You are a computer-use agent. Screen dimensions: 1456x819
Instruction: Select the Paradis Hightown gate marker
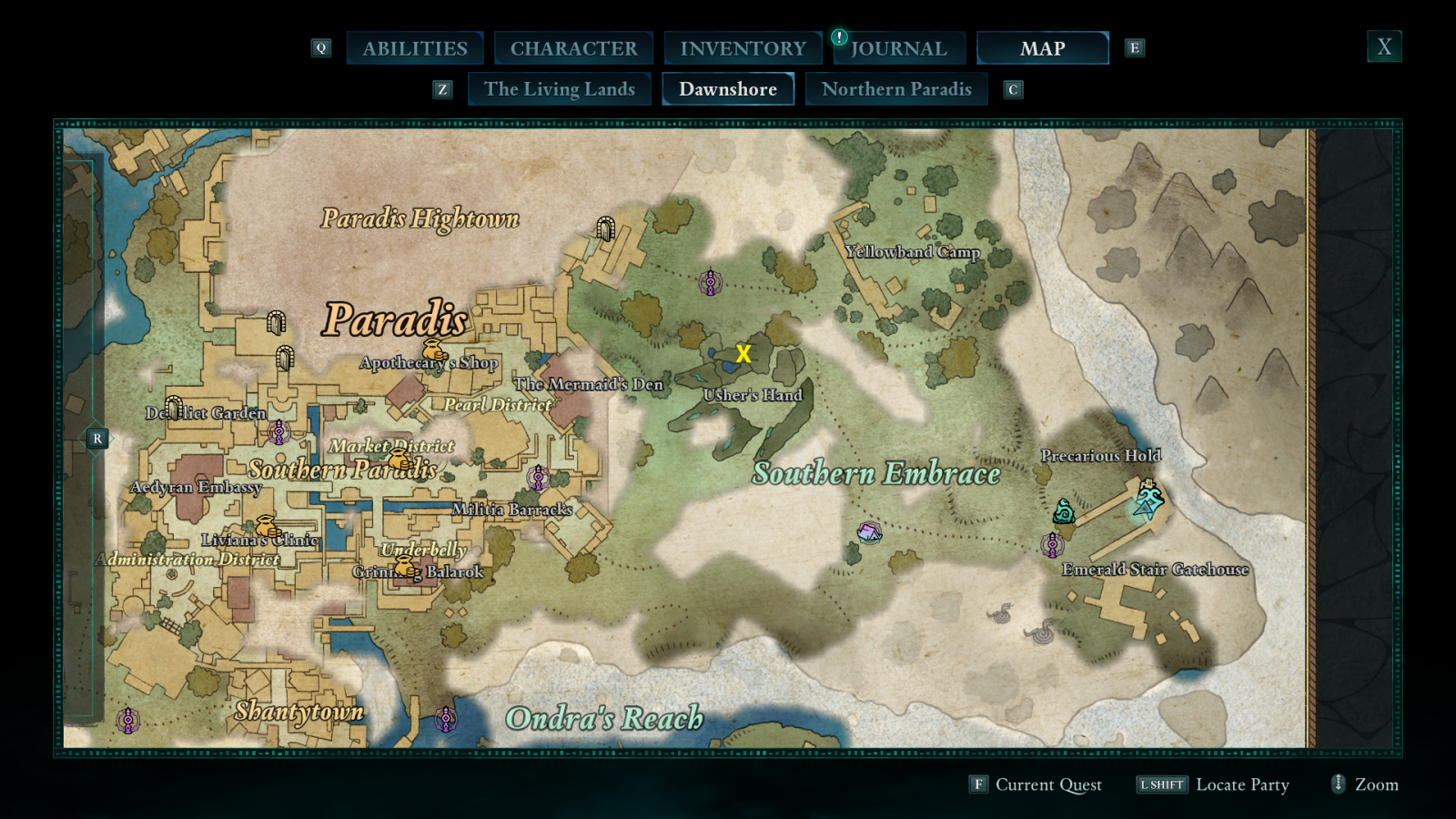tap(605, 228)
